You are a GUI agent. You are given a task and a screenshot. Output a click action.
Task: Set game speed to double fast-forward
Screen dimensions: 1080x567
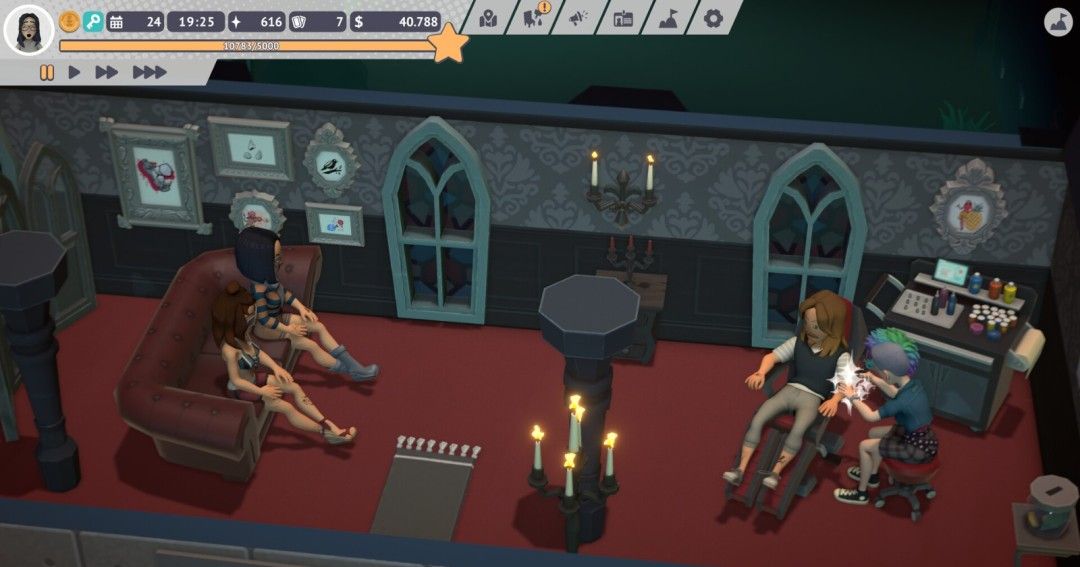coord(106,72)
